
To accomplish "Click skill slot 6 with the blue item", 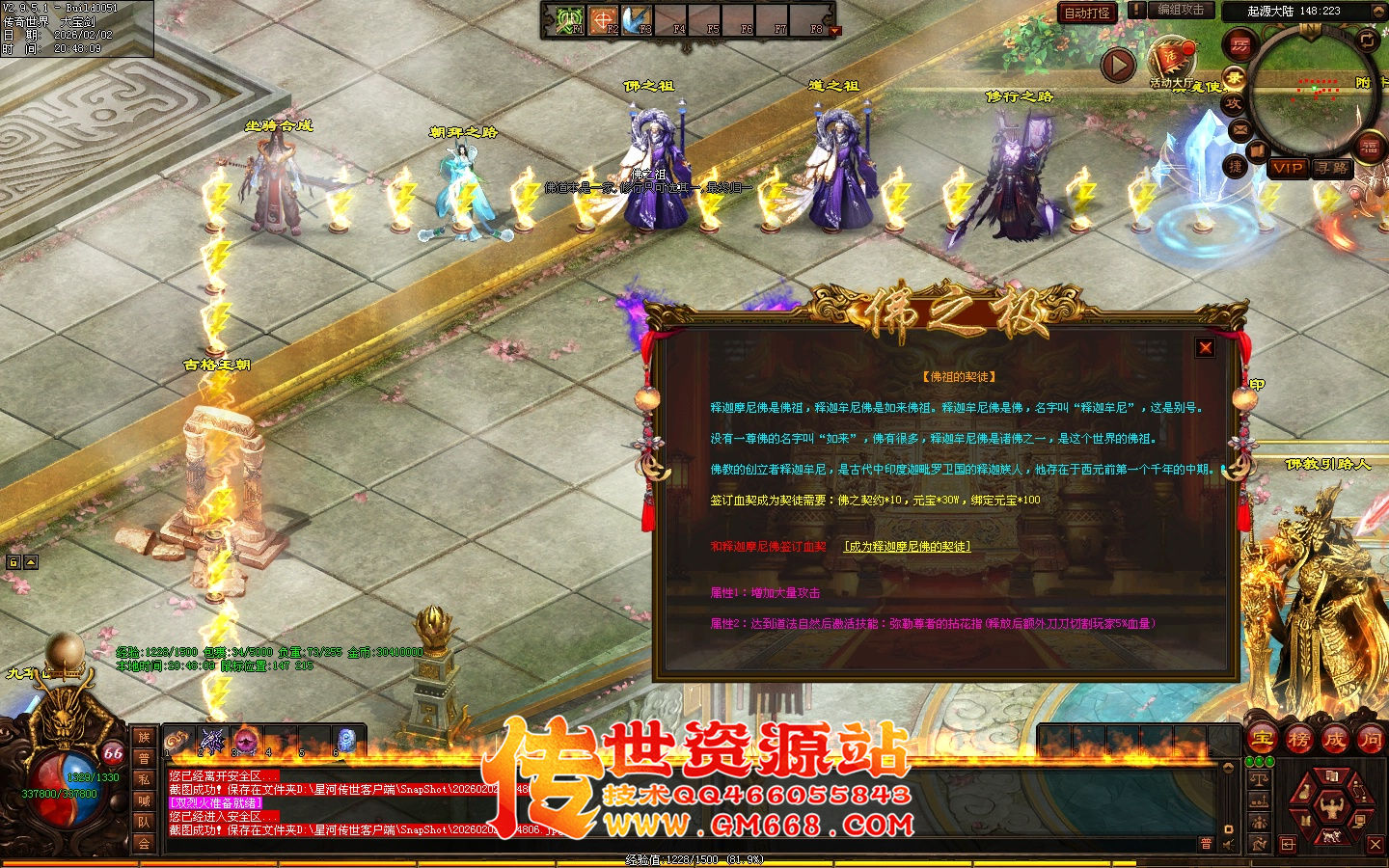I will click(x=346, y=741).
